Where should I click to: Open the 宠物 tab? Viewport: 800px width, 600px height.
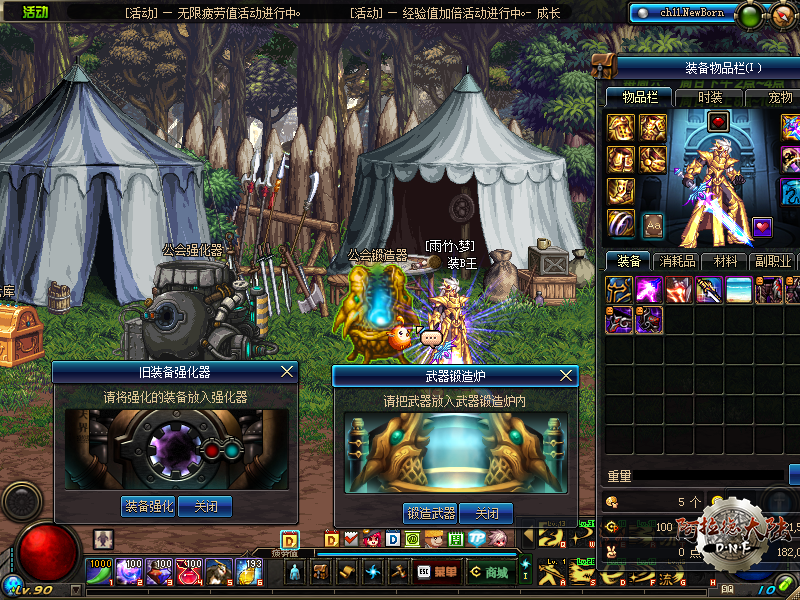[780, 97]
